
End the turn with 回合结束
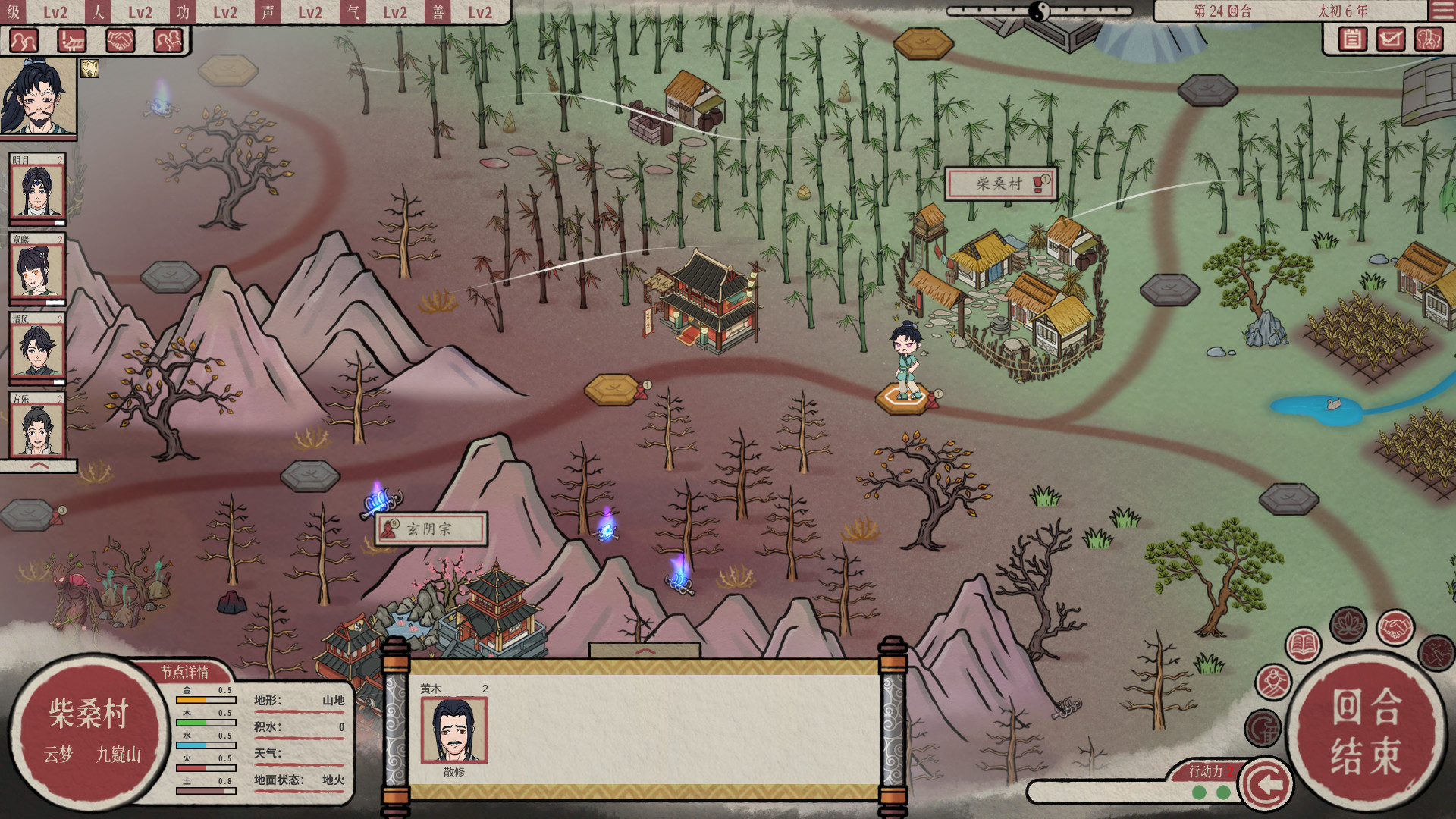tap(1367, 730)
